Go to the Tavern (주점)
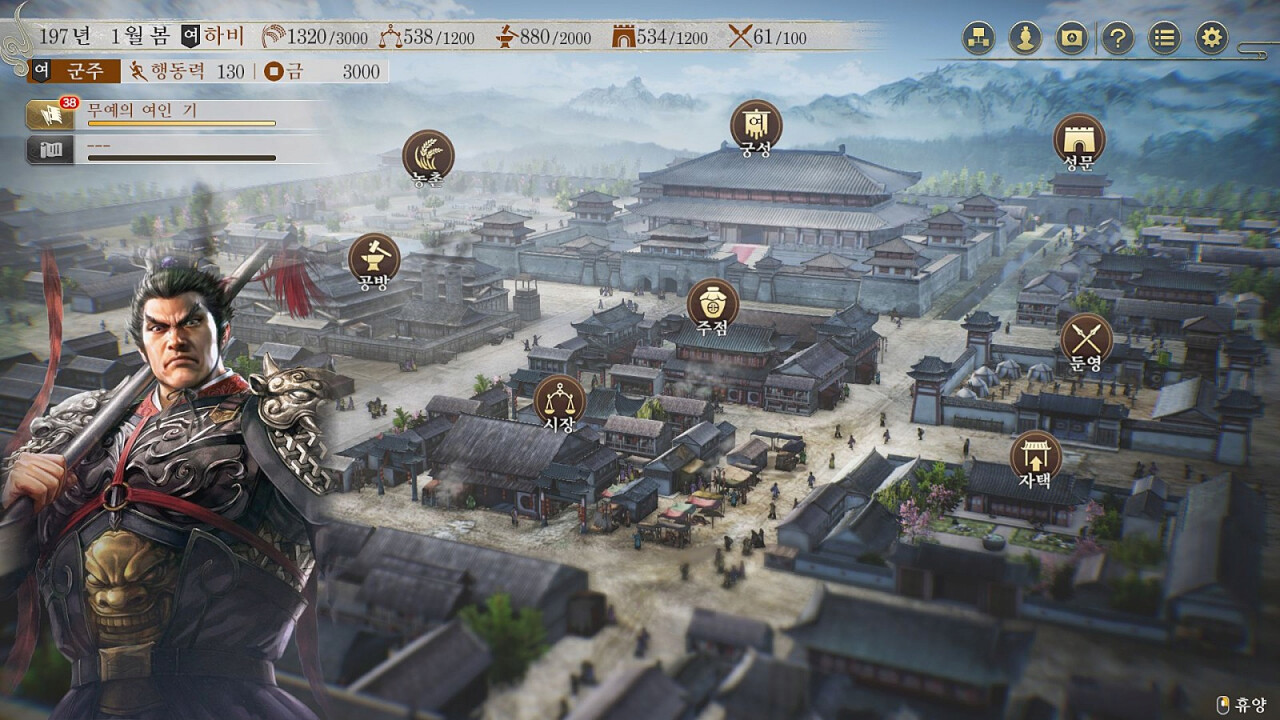Screen dimensions: 1280x720 click(x=713, y=303)
